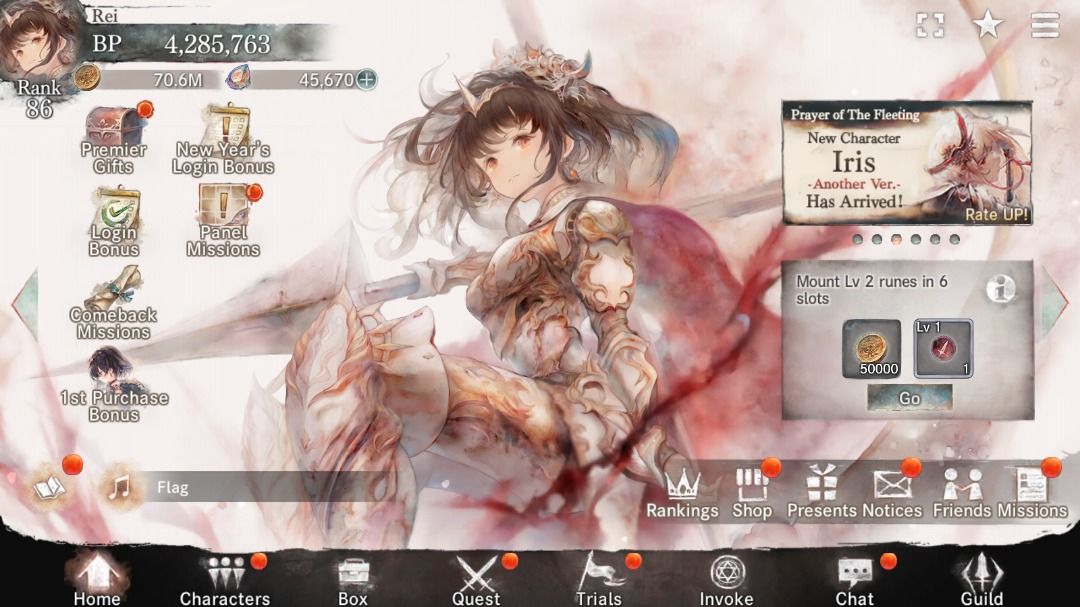Enter the Shop

[752, 493]
